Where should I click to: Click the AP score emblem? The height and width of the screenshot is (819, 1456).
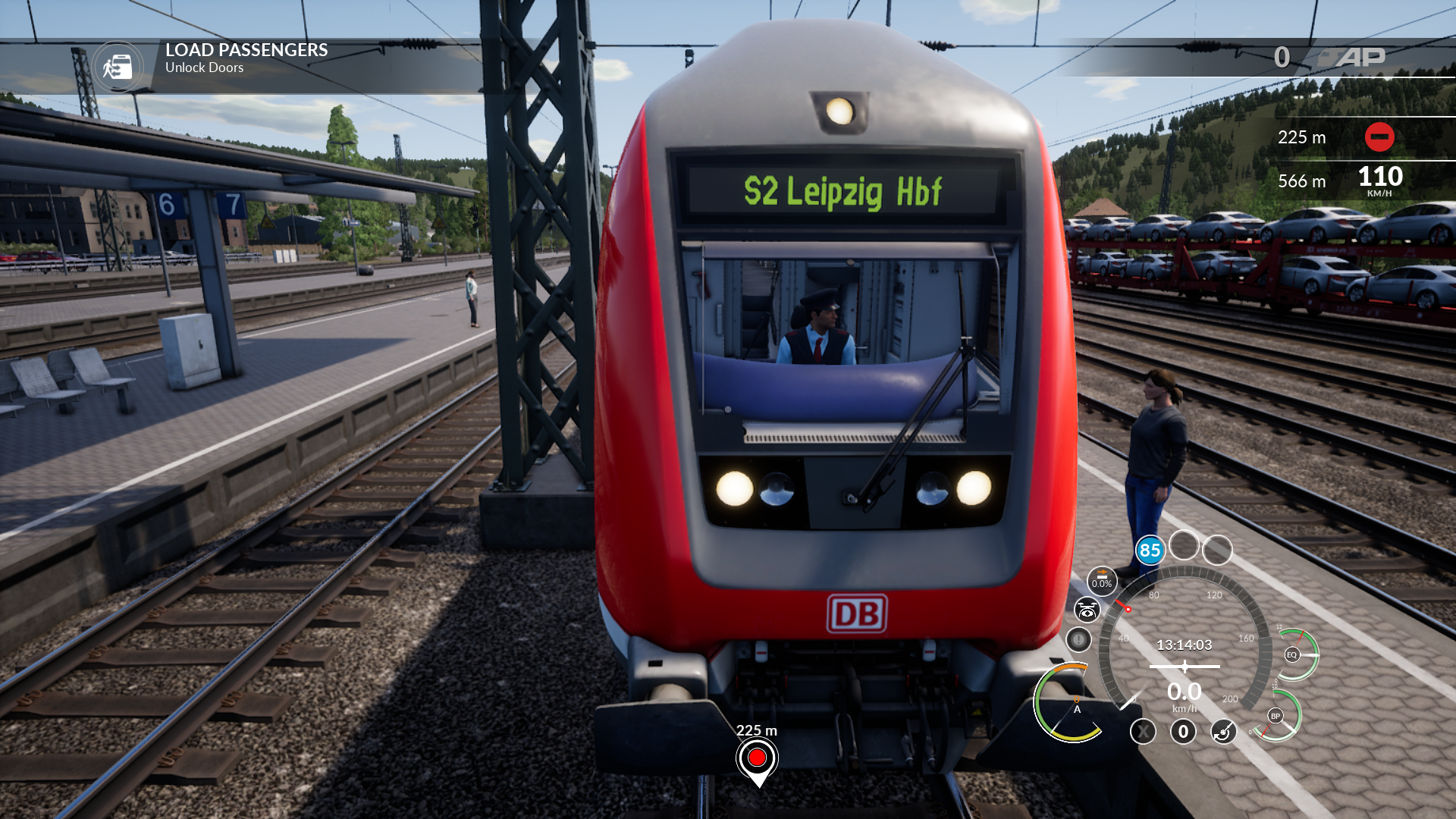click(x=1351, y=58)
